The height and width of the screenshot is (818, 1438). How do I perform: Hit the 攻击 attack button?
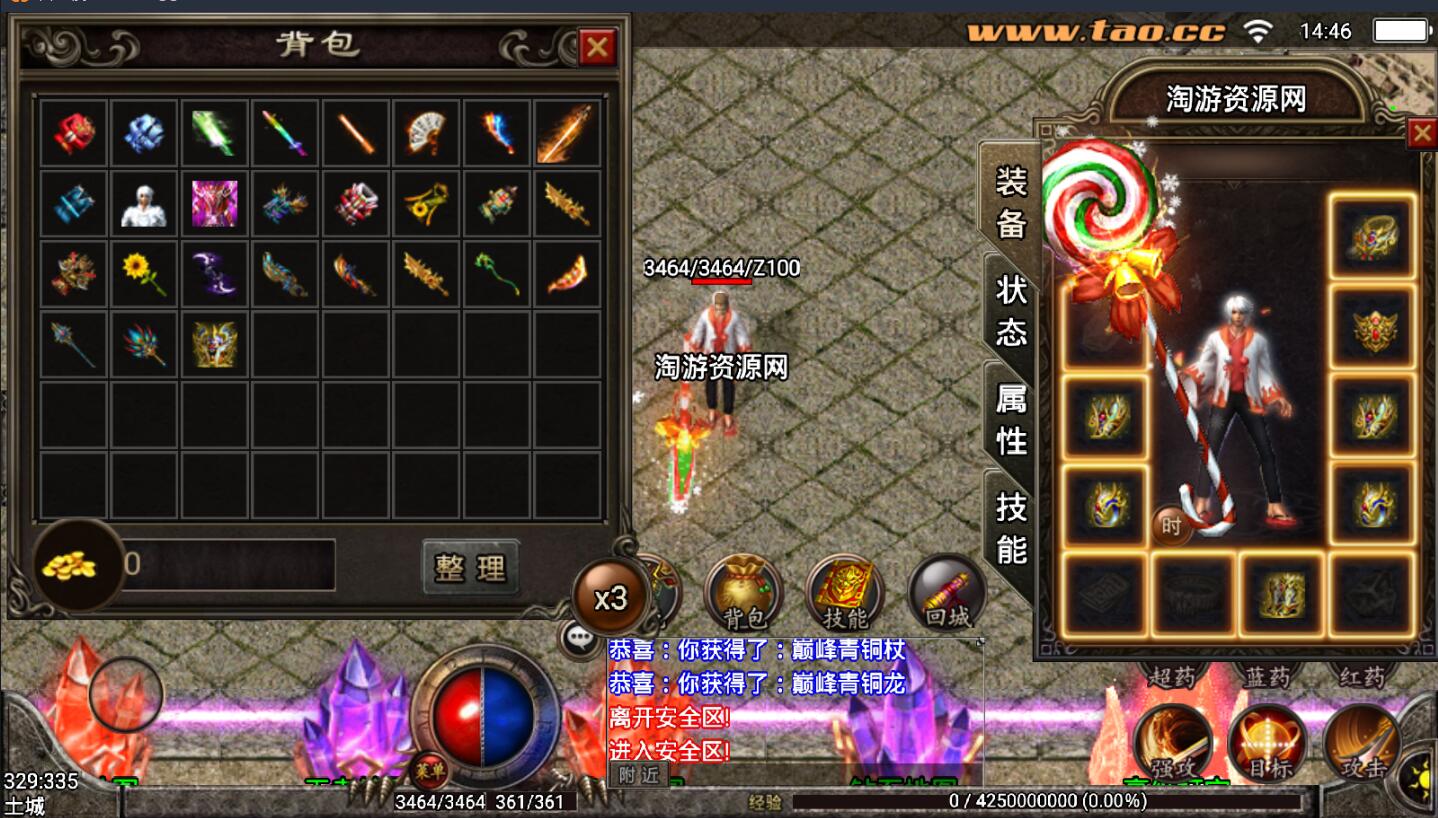(1361, 743)
